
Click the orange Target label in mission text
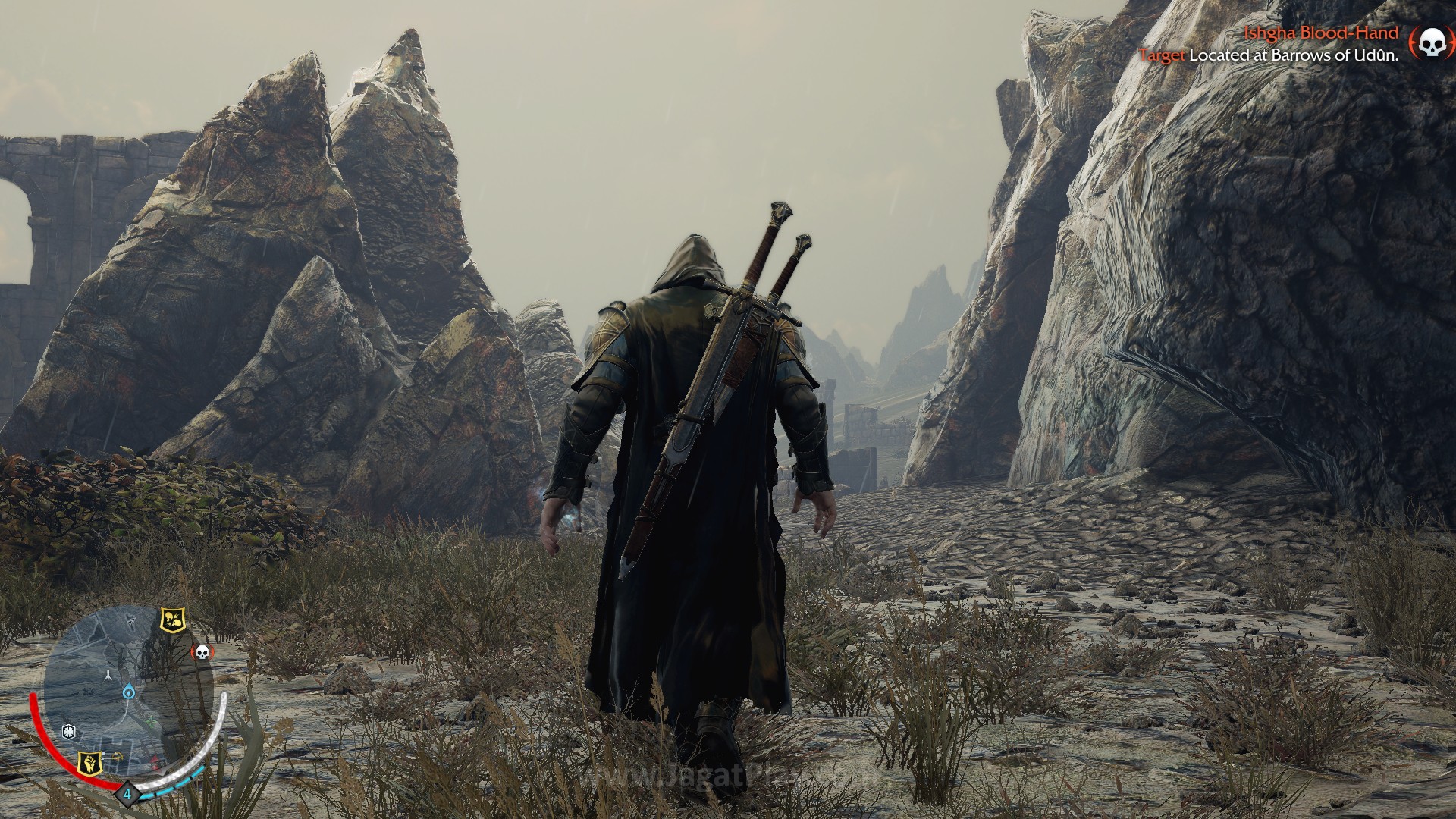click(x=1163, y=55)
